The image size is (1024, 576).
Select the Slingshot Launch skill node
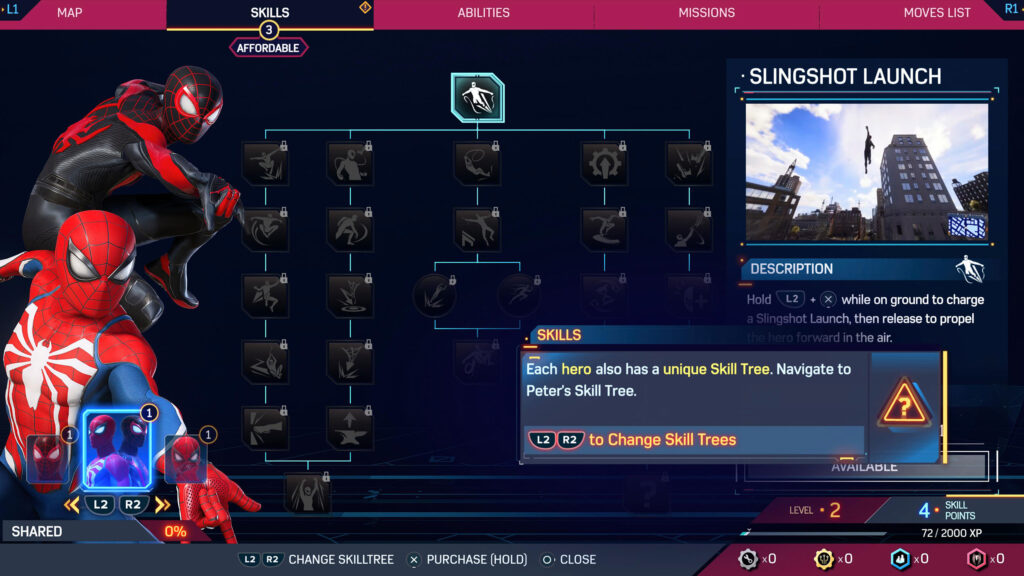click(477, 98)
